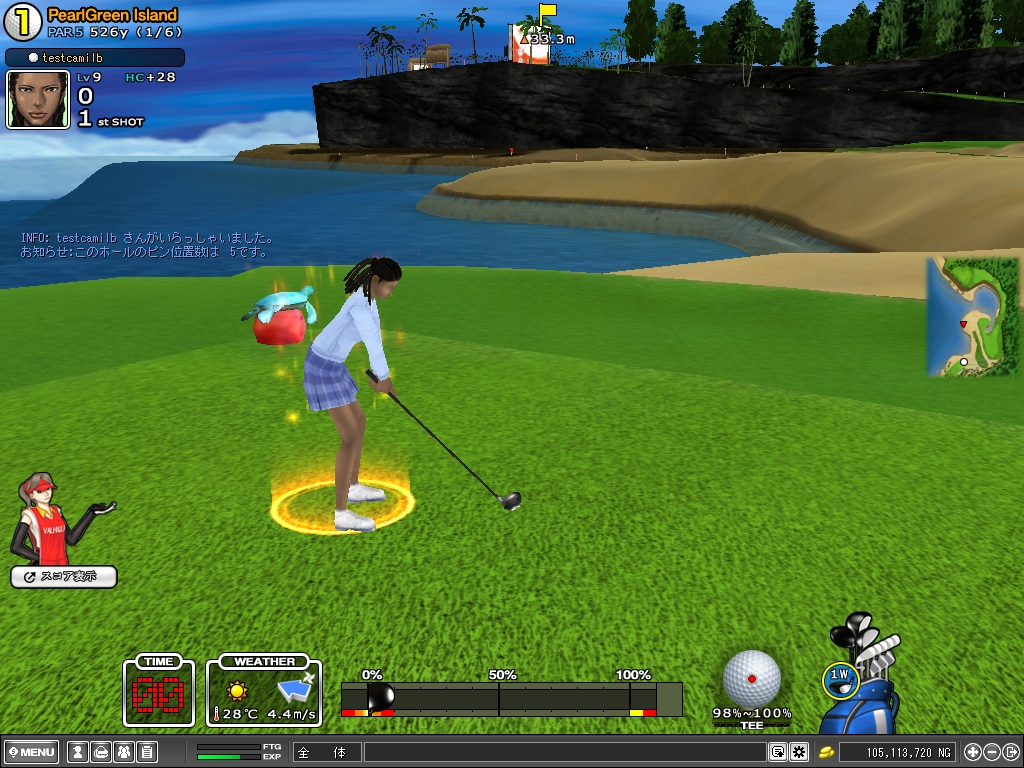Screen dimensions: 1024x768
Task: Toggle the chat log window icon
Action: [x=777, y=752]
